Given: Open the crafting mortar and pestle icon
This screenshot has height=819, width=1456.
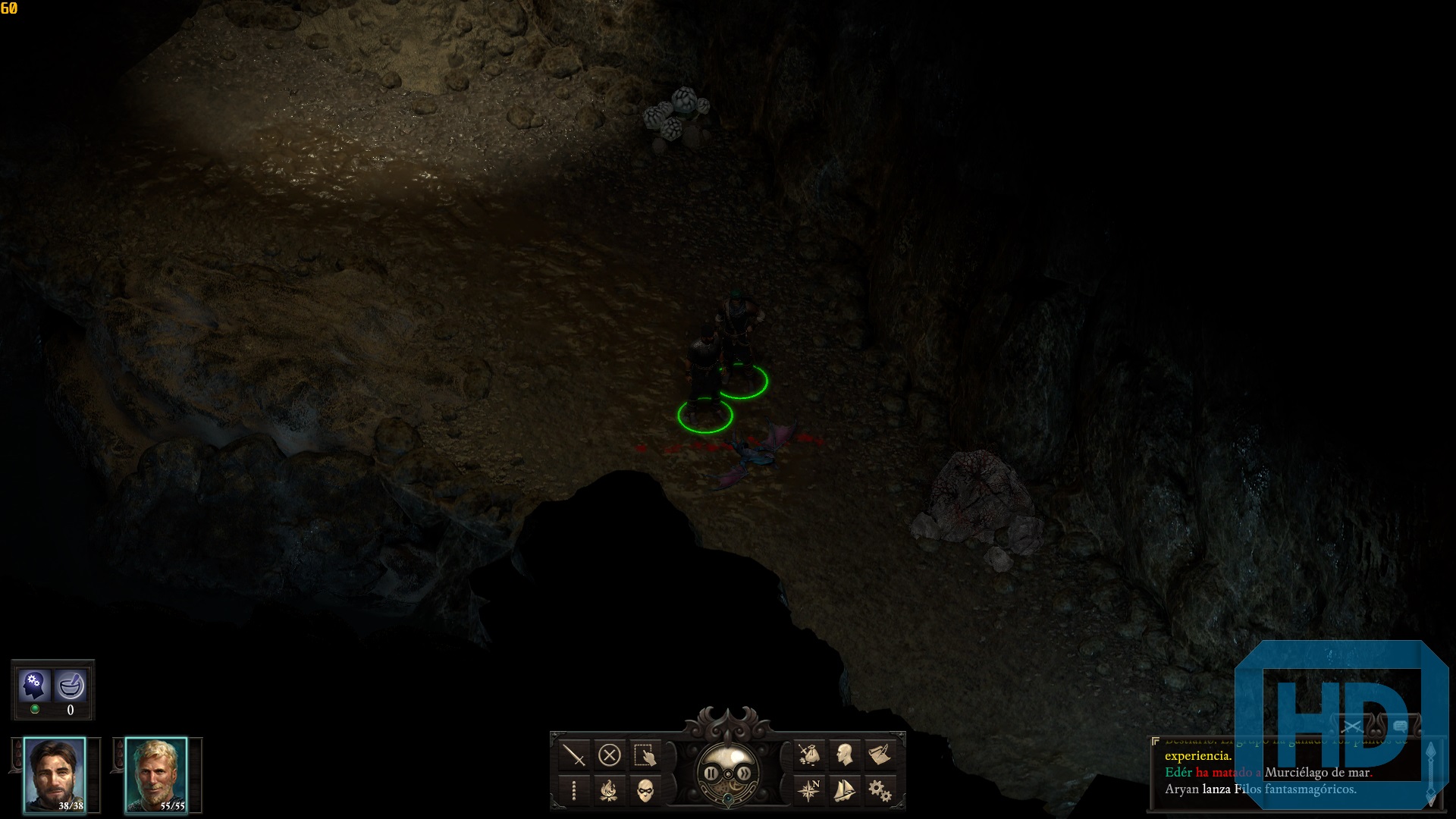Looking at the screenshot, I should click(x=71, y=686).
